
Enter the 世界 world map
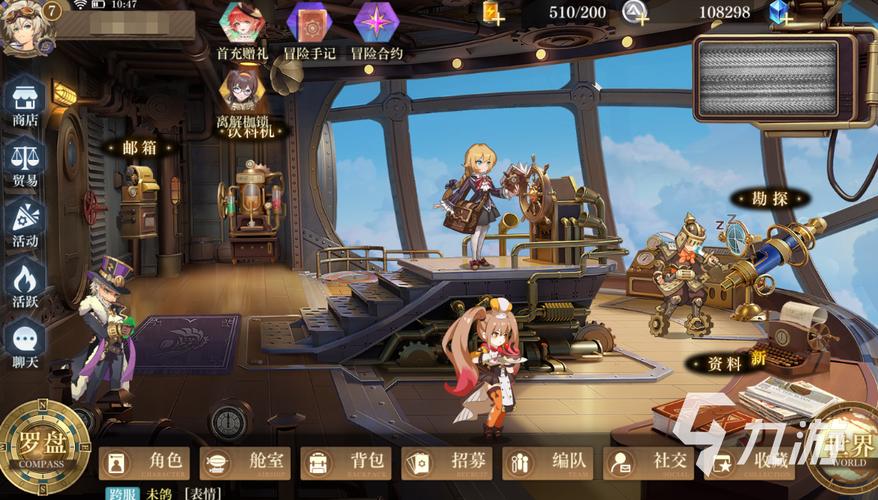pyautogui.click(x=843, y=450)
